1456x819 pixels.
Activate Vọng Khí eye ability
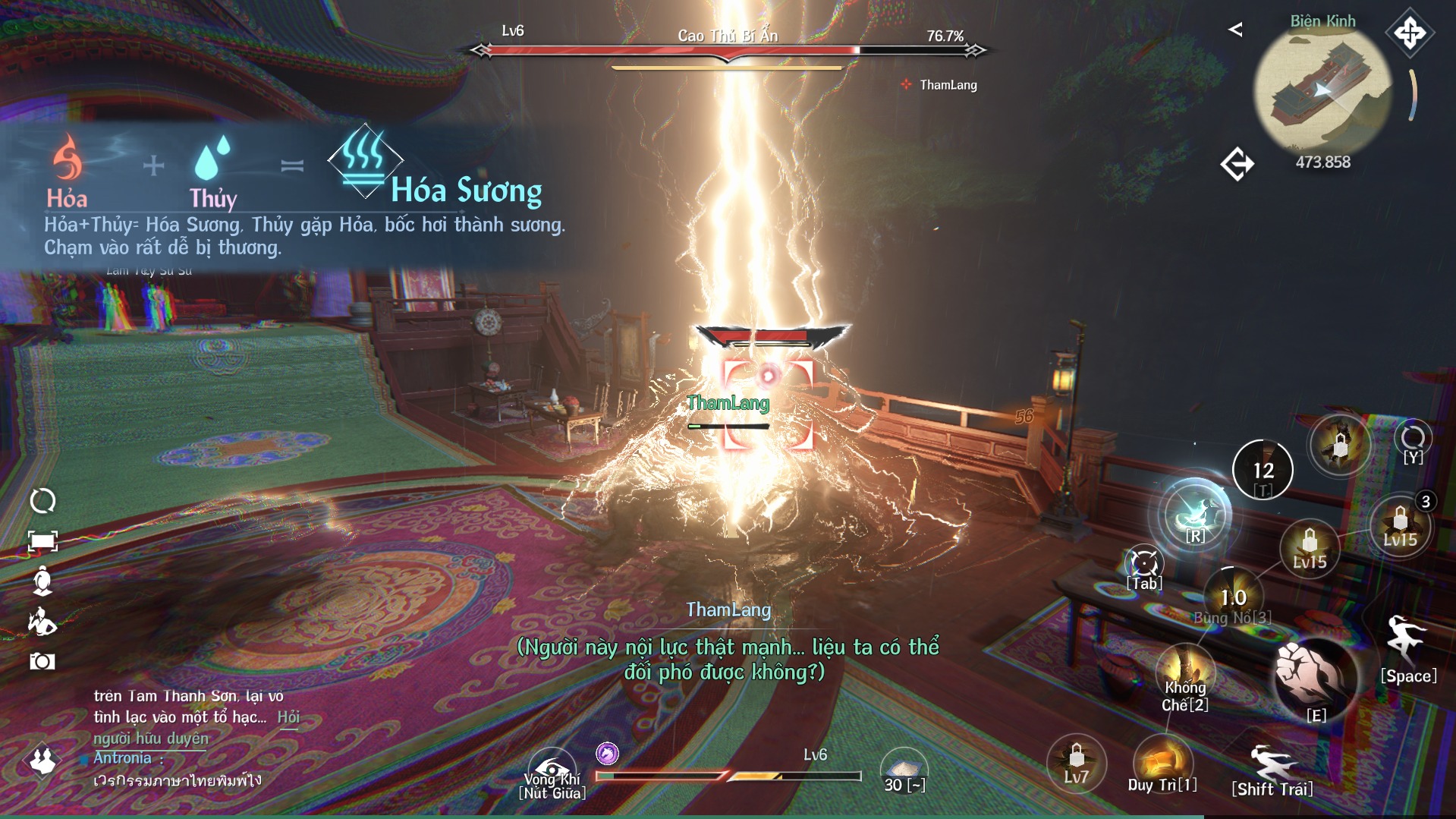(552, 769)
